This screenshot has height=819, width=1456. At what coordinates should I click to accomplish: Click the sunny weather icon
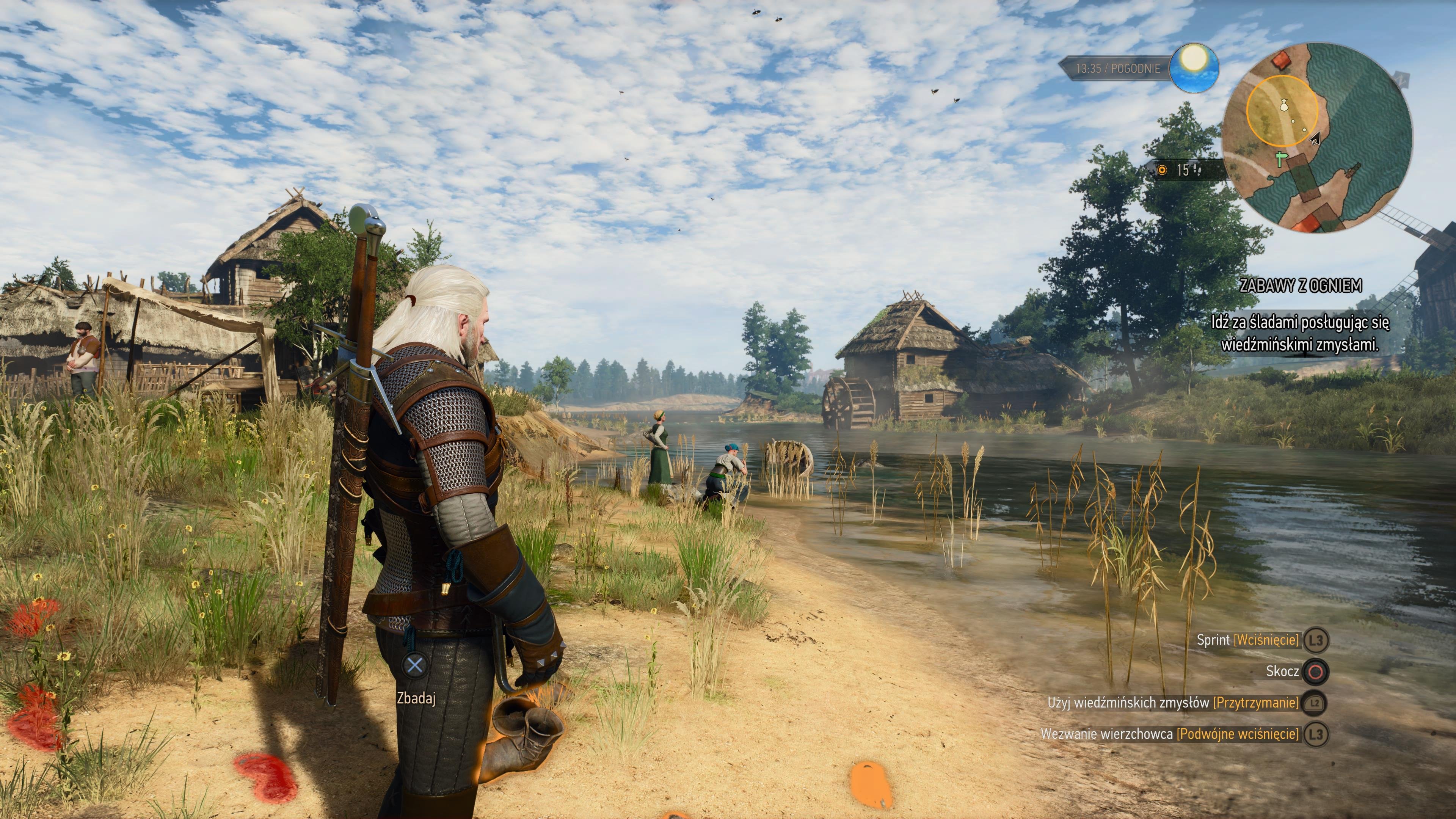pyautogui.click(x=1194, y=68)
